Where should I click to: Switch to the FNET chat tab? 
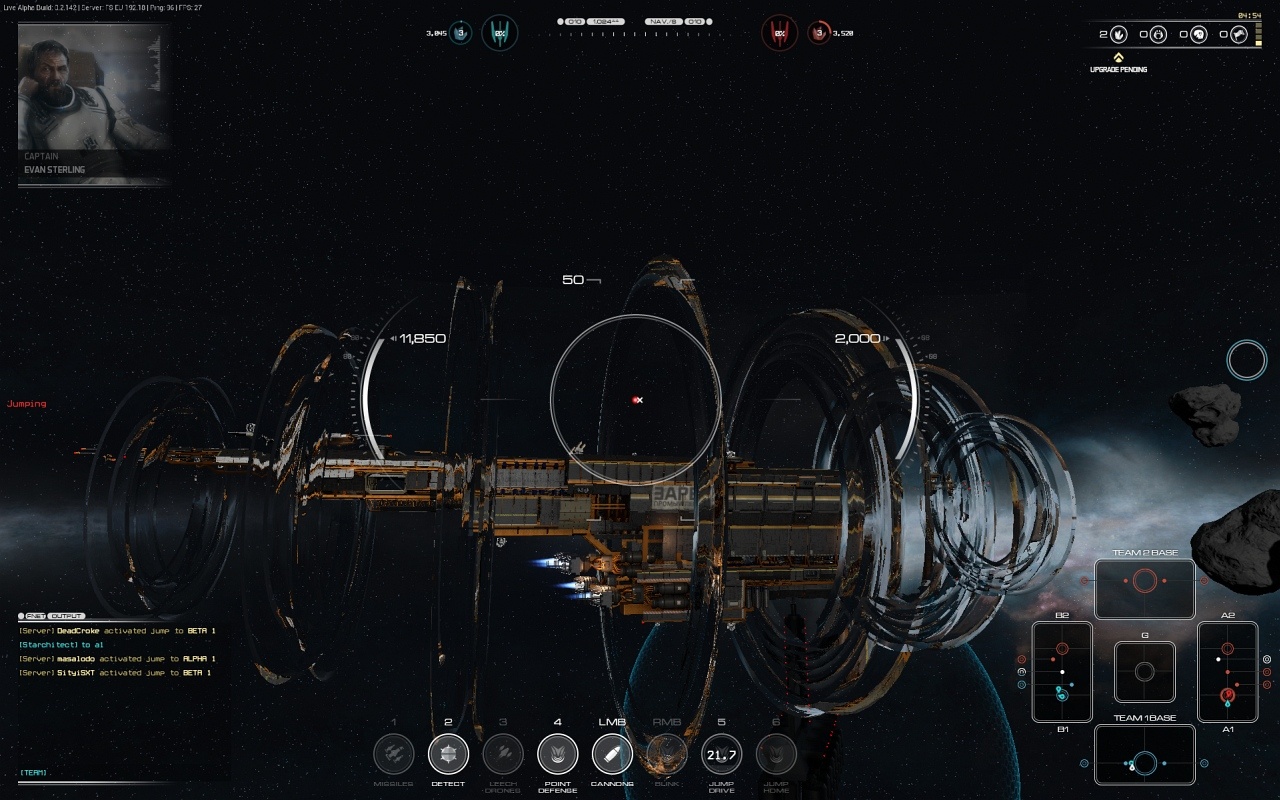[x=35, y=616]
